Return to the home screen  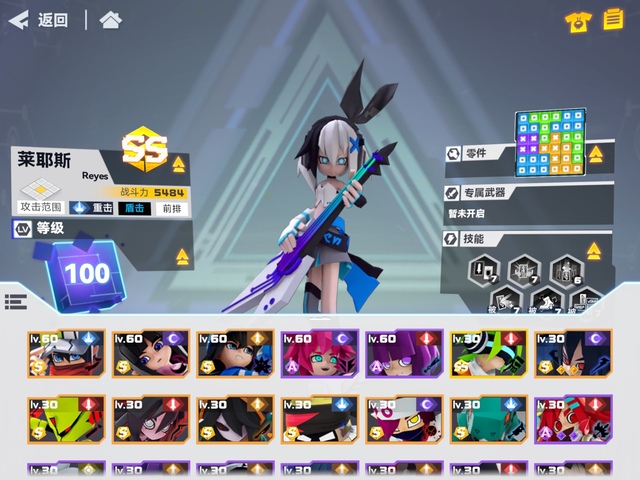click(x=111, y=20)
